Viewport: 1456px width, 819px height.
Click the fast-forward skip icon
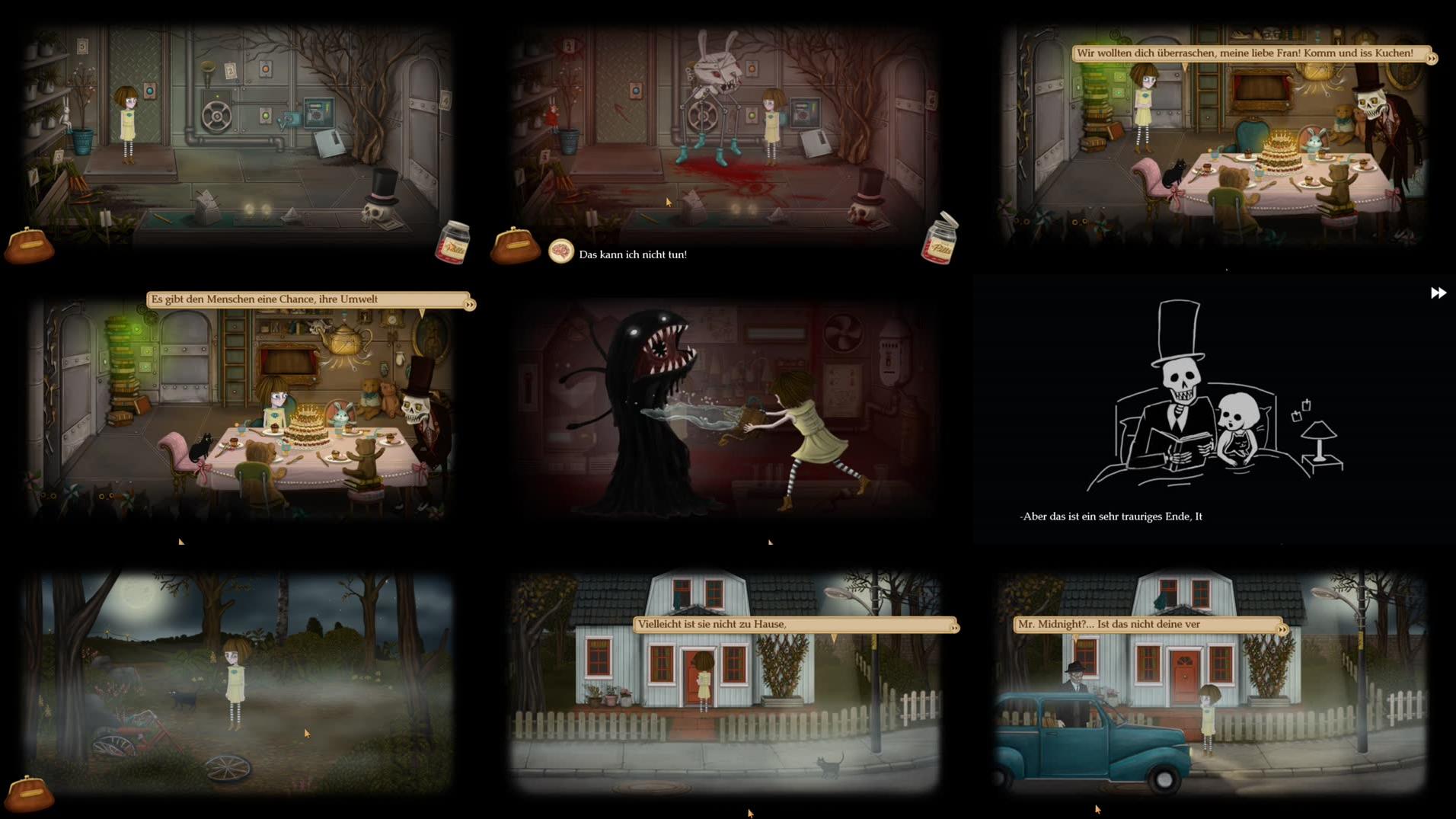click(1438, 292)
